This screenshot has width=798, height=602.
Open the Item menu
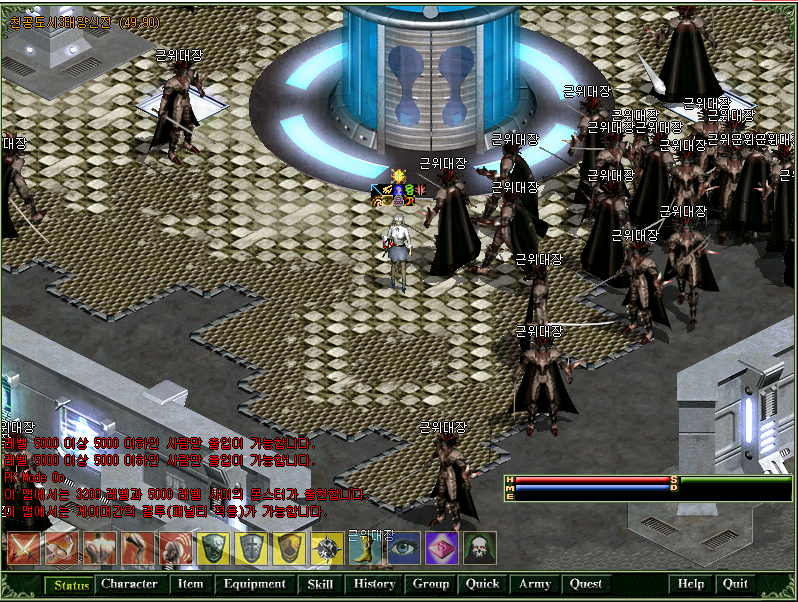coord(190,584)
